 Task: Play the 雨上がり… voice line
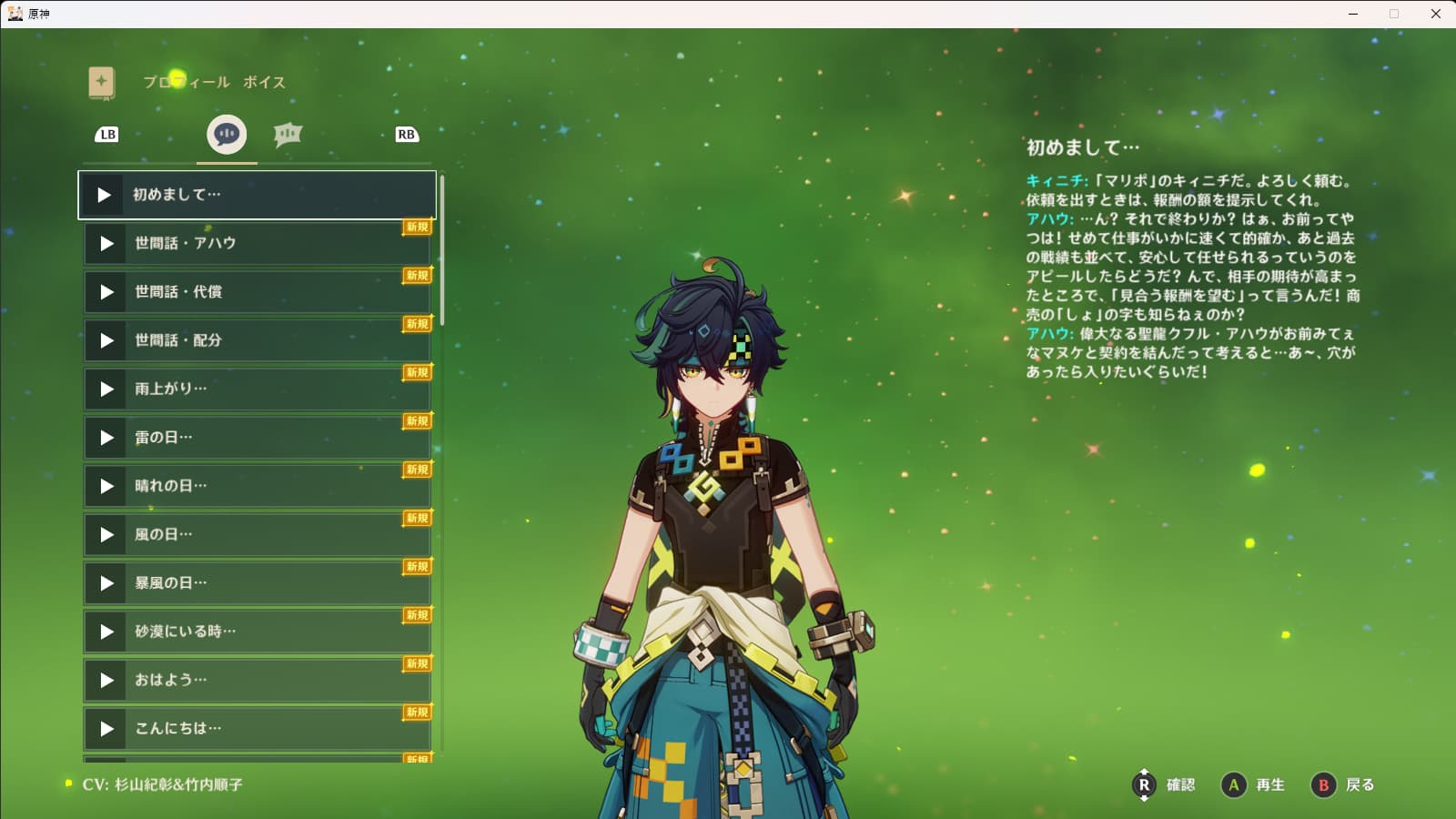[106, 389]
